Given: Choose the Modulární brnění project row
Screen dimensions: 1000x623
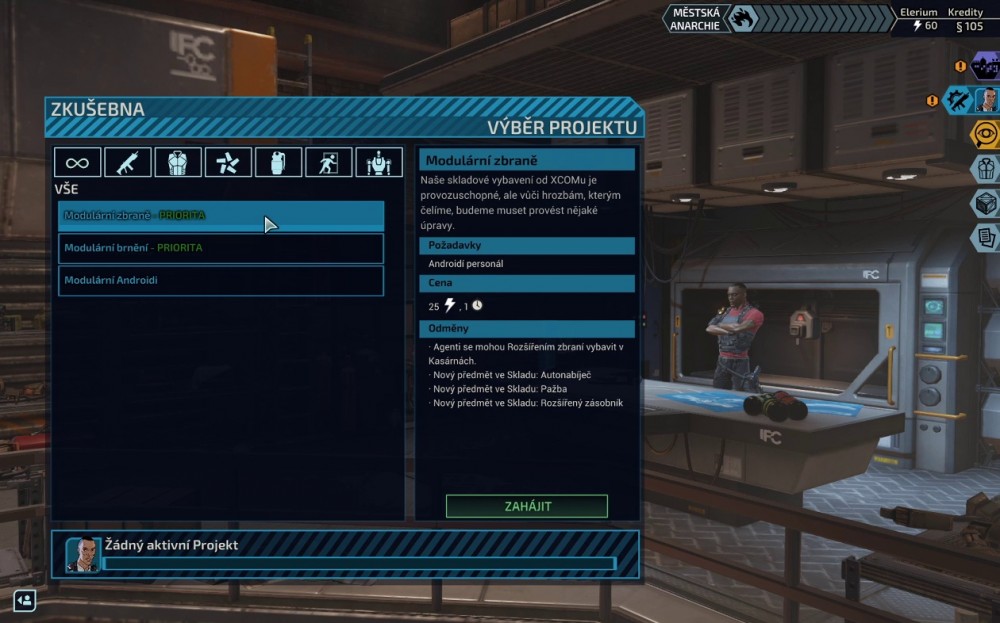Looking at the screenshot, I should click(x=220, y=248).
